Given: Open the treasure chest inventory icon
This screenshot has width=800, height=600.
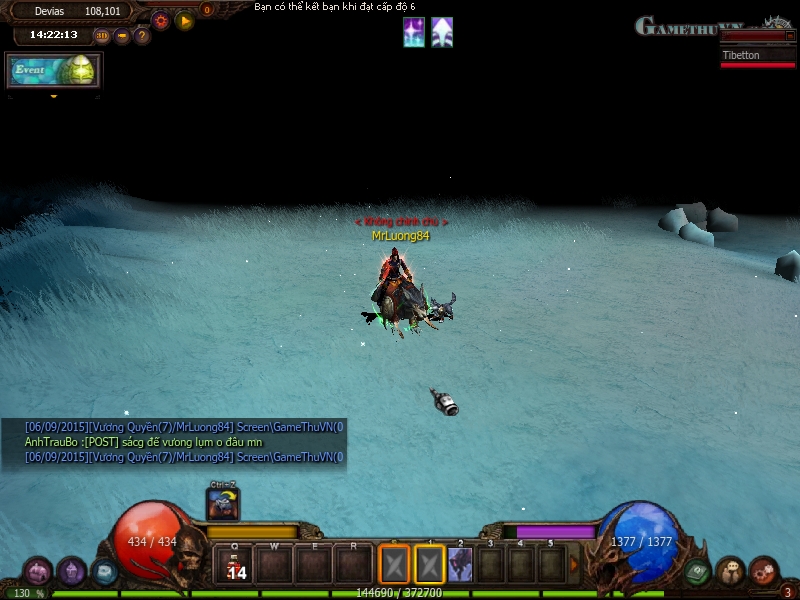Looking at the screenshot, I should (x=38, y=572).
